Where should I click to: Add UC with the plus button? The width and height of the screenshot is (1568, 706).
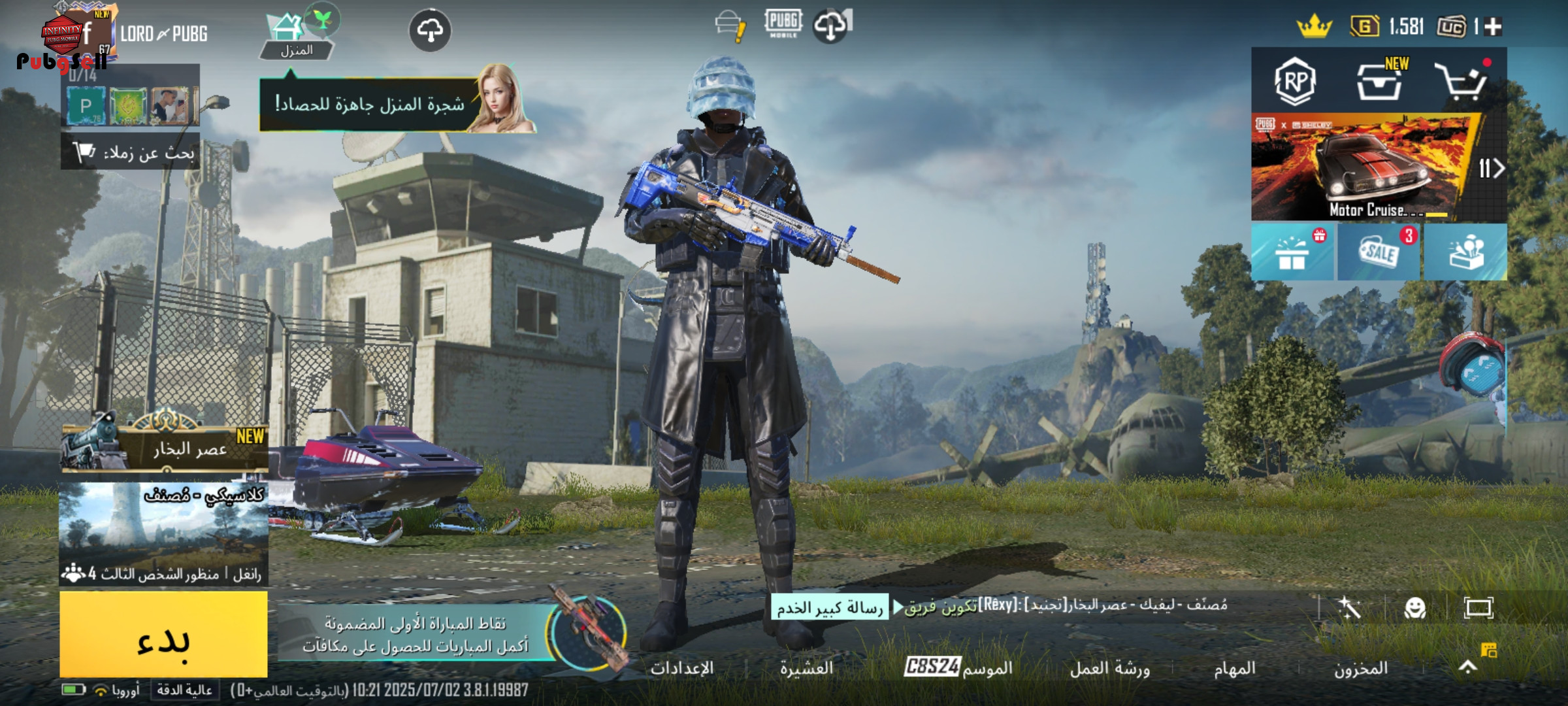(1493, 27)
